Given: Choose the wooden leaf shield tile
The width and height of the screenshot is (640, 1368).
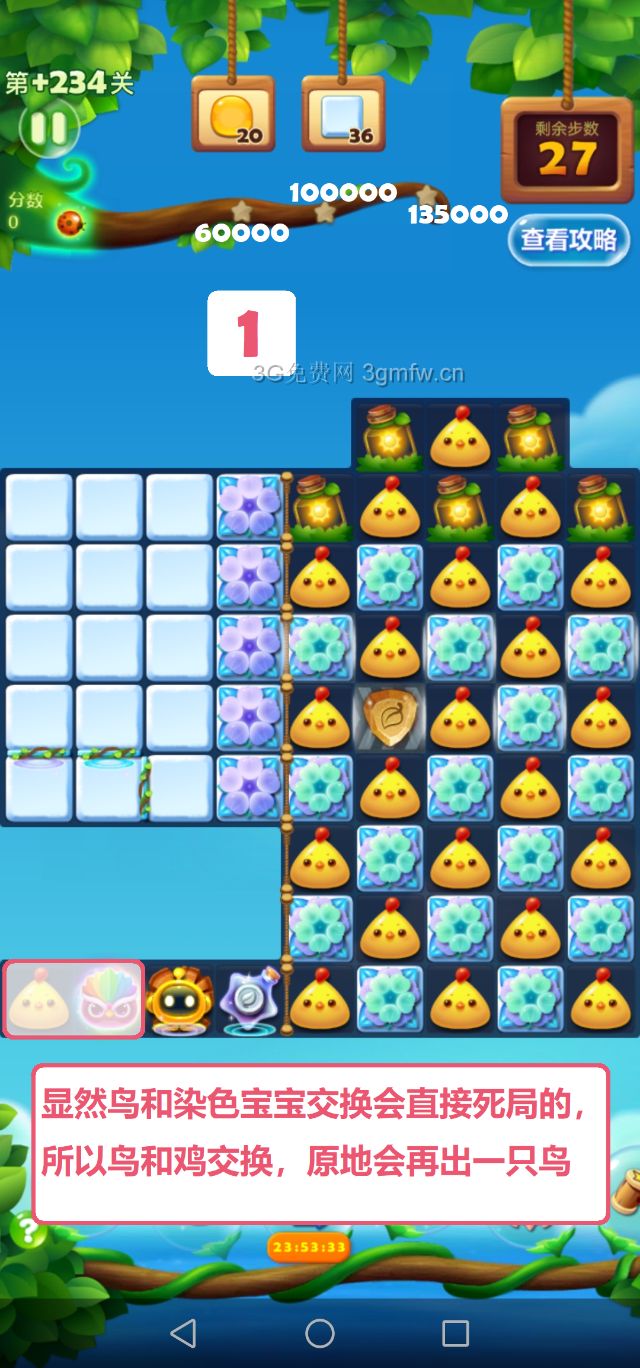Looking at the screenshot, I should coord(389,718).
